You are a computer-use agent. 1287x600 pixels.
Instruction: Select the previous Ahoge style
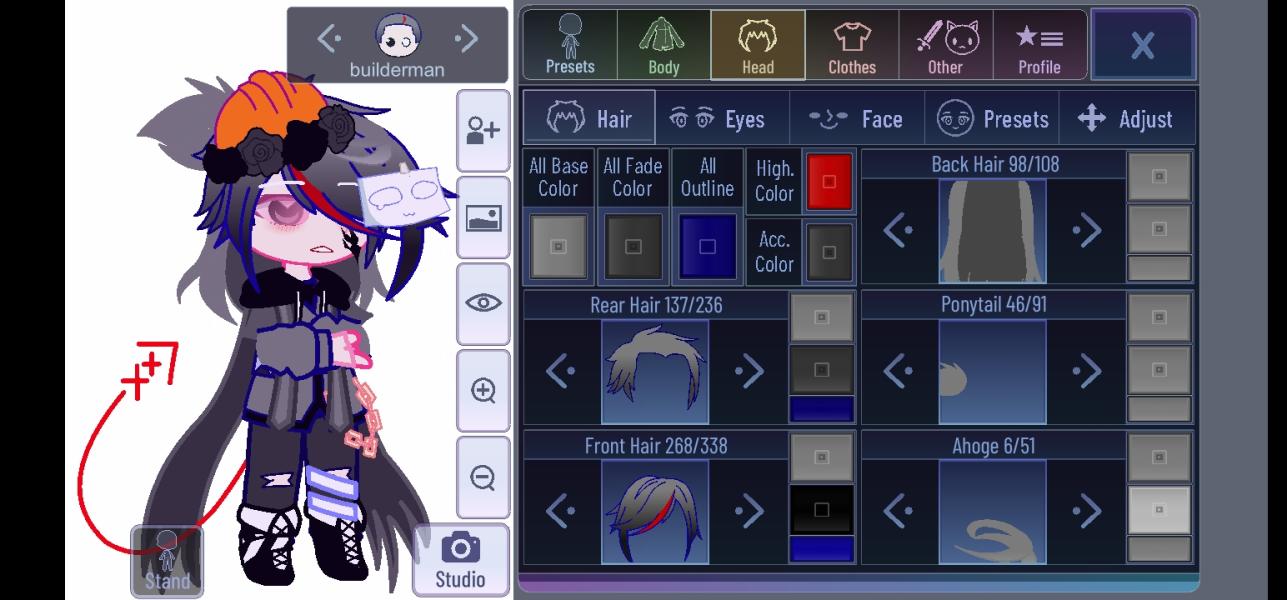tap(899, 511)
